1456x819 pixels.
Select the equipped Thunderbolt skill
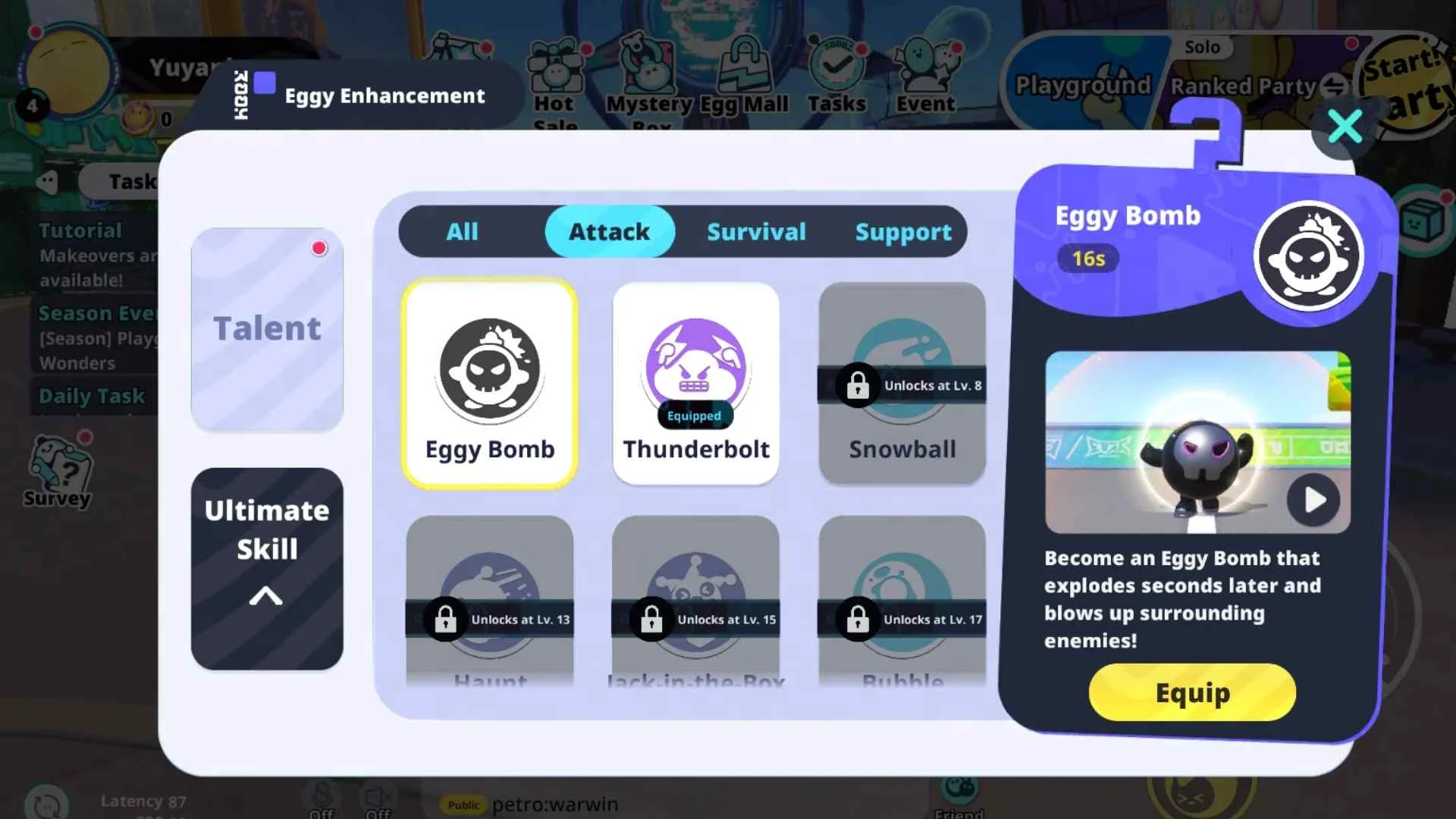click(695, 383)
